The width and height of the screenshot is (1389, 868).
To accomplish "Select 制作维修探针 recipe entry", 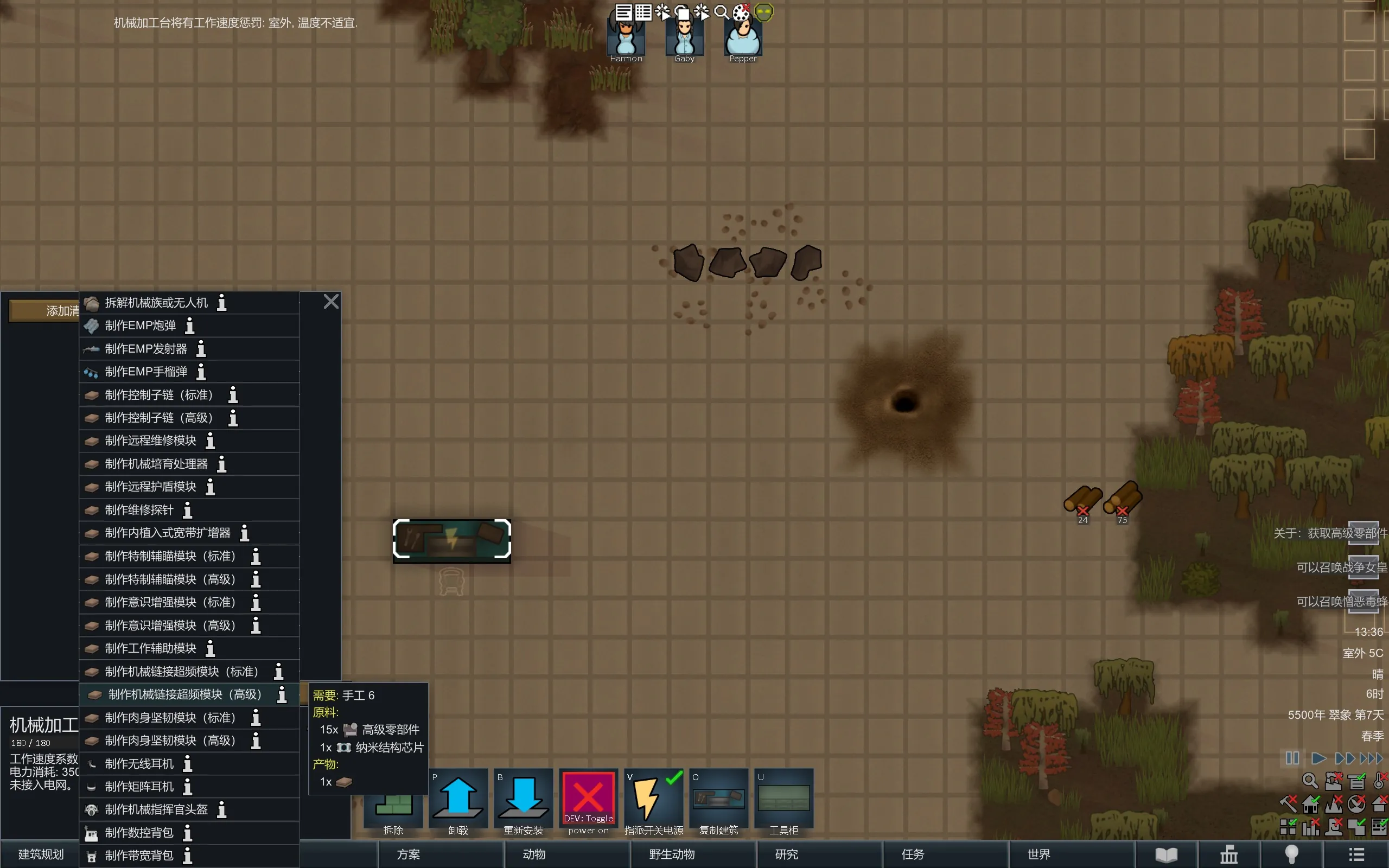I will (139, 510).
